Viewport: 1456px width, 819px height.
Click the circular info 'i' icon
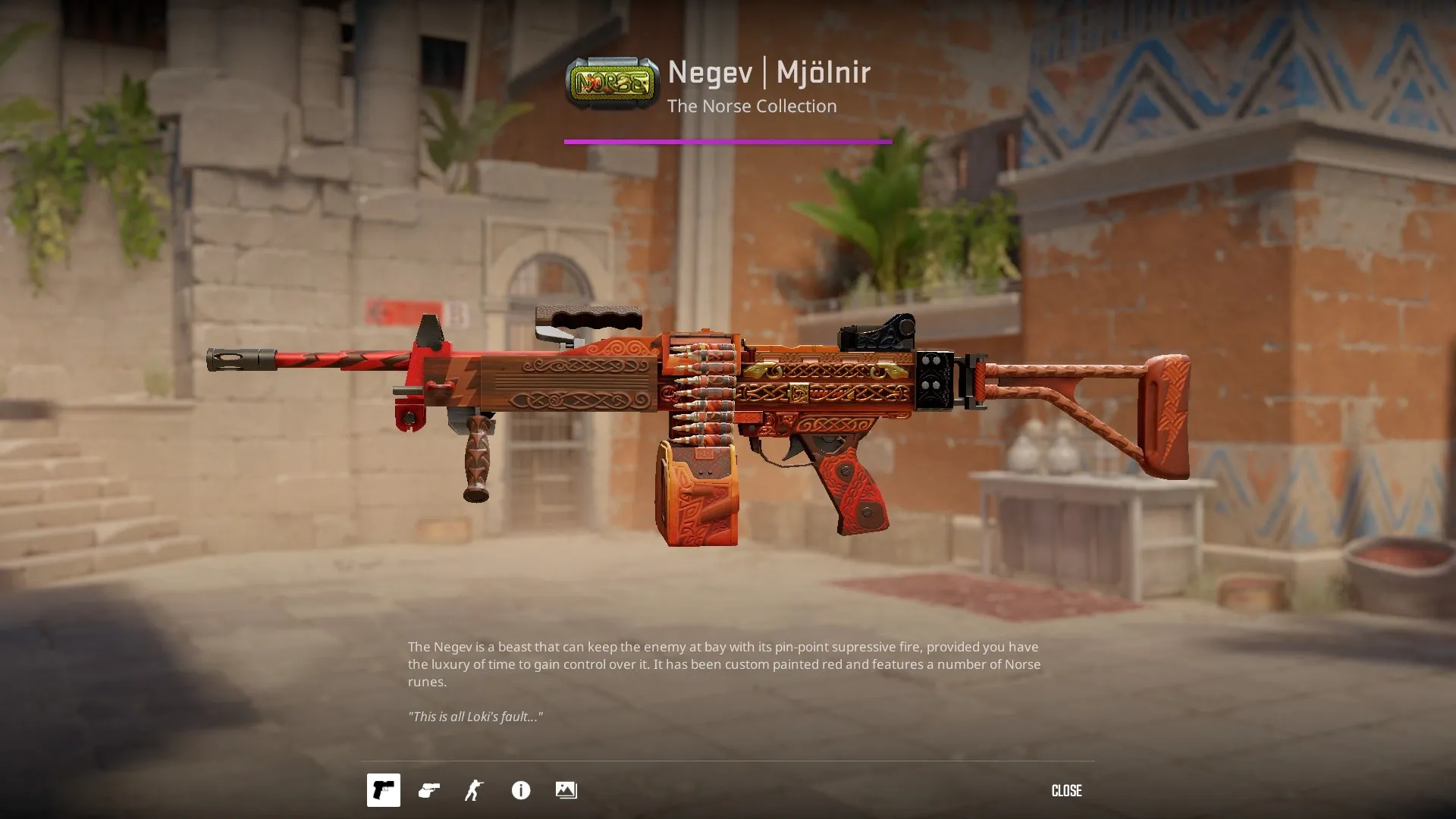tap(520, 790)
